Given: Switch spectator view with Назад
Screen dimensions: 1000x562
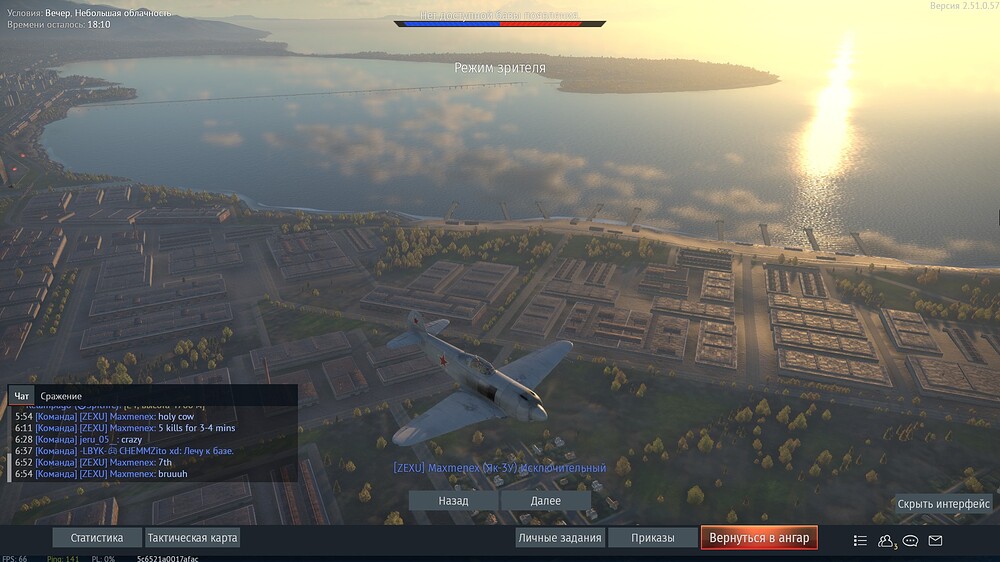Looking at the screenshot, I should click(453, 500).
